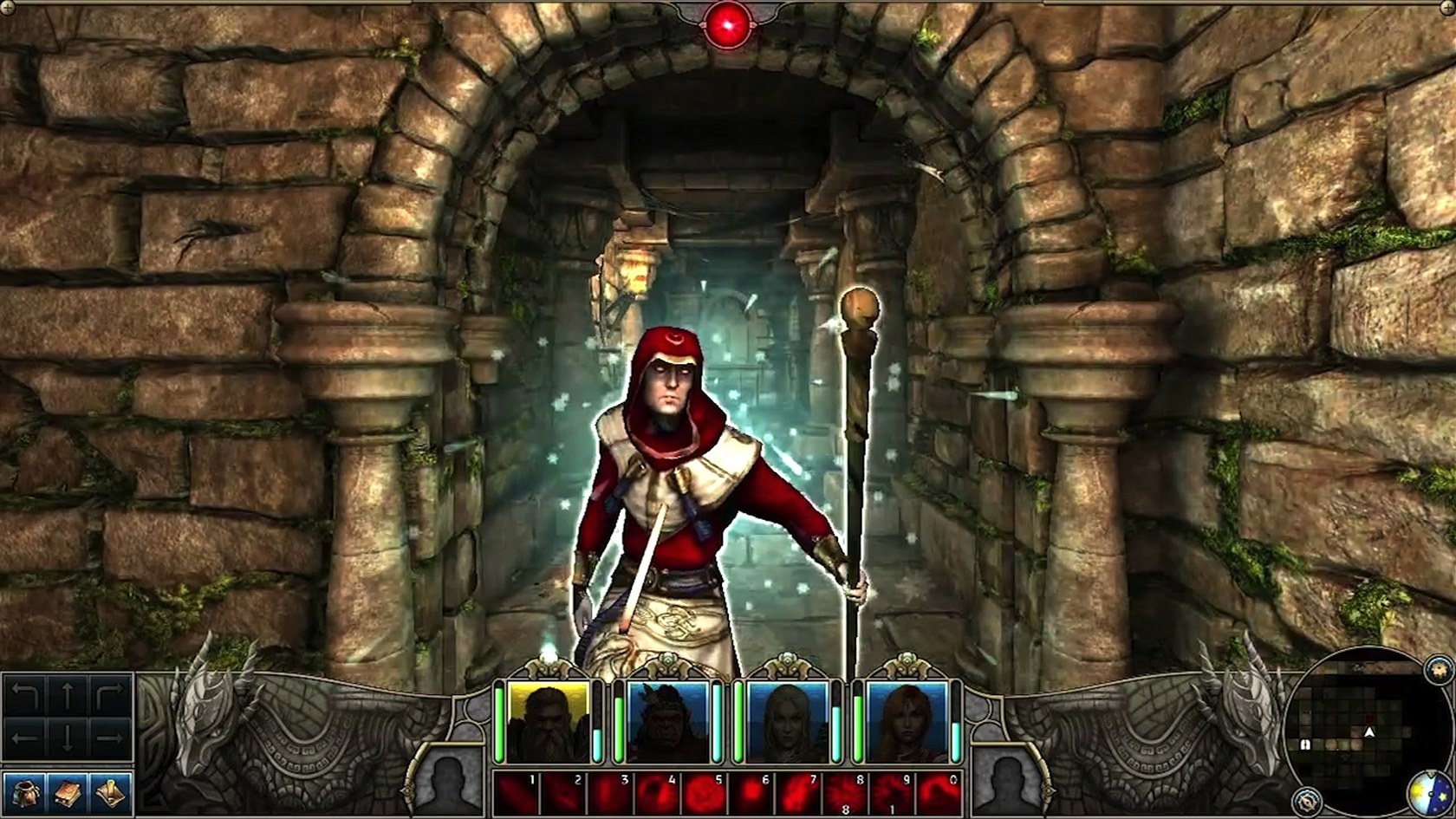Select the blonde woman party portrait
The height and width of the screenshot is (819, 1456).
(x=787, y=721)
